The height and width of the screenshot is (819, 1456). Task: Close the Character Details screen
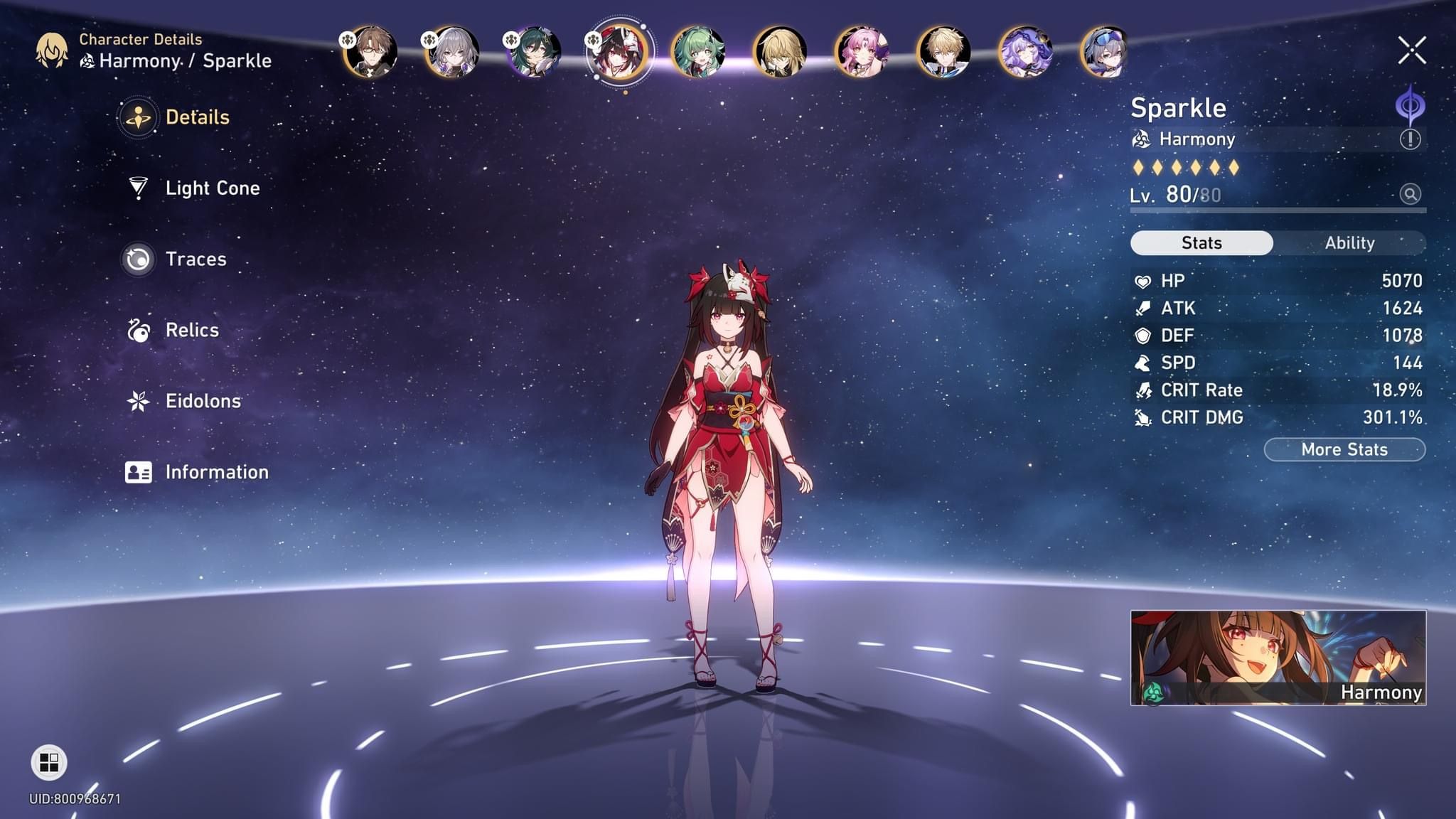tap(1411, 50)
